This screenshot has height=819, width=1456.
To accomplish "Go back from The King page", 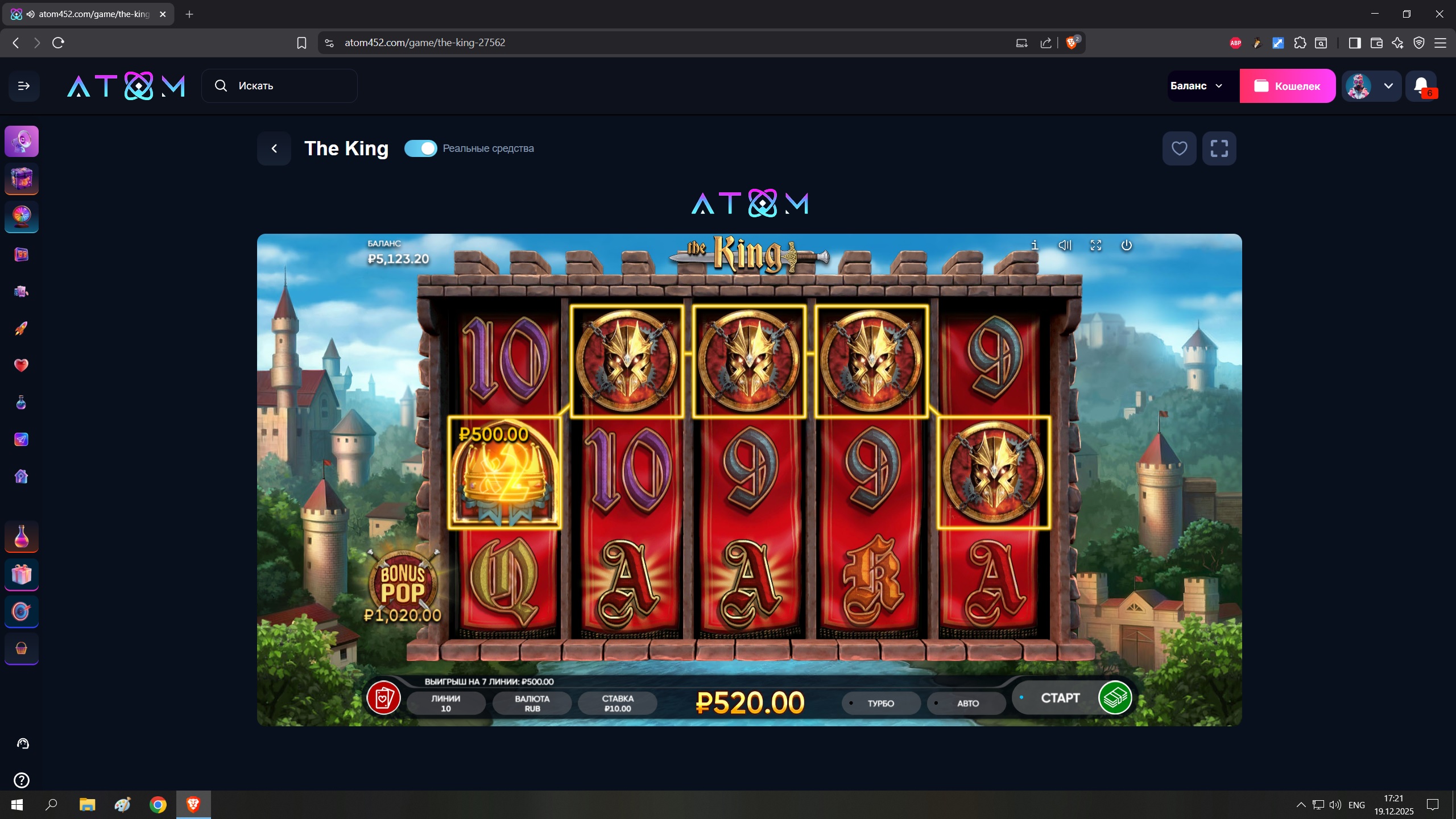I will point(274,148).
